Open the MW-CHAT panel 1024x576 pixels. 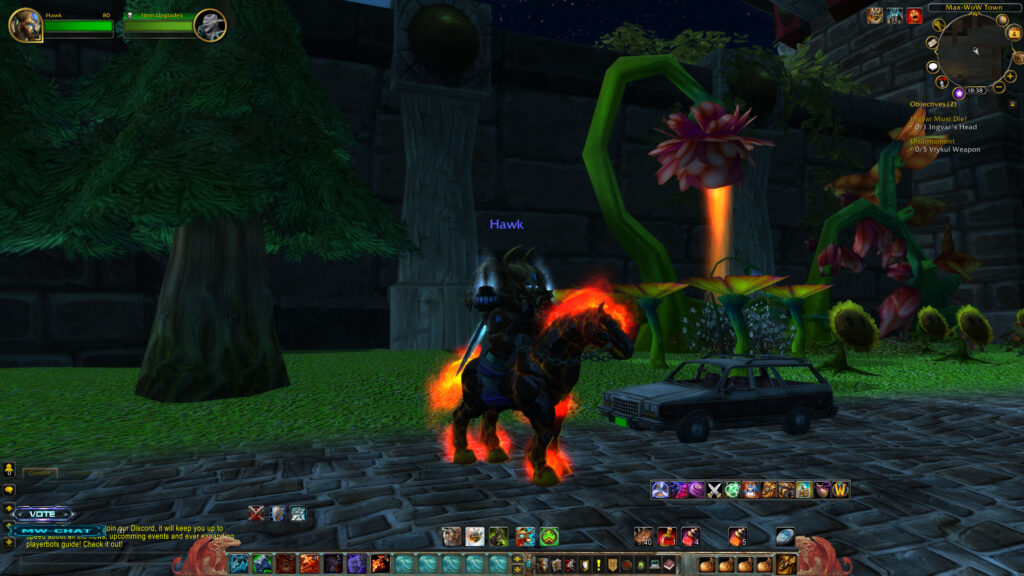[x=57, y=530]
